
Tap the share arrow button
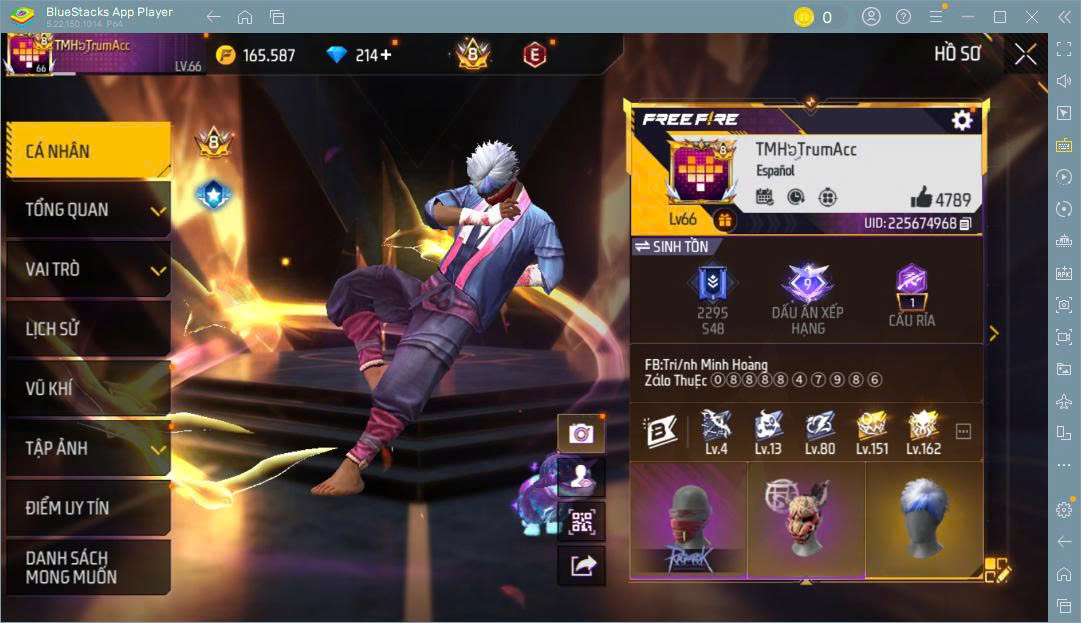click(x=581, y=566)
